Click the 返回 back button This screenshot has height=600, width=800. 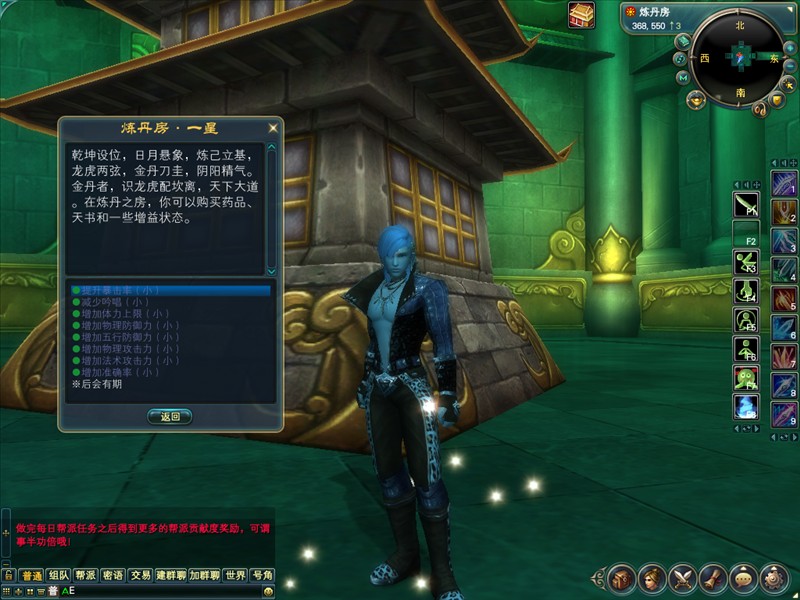tap(169, 416)
